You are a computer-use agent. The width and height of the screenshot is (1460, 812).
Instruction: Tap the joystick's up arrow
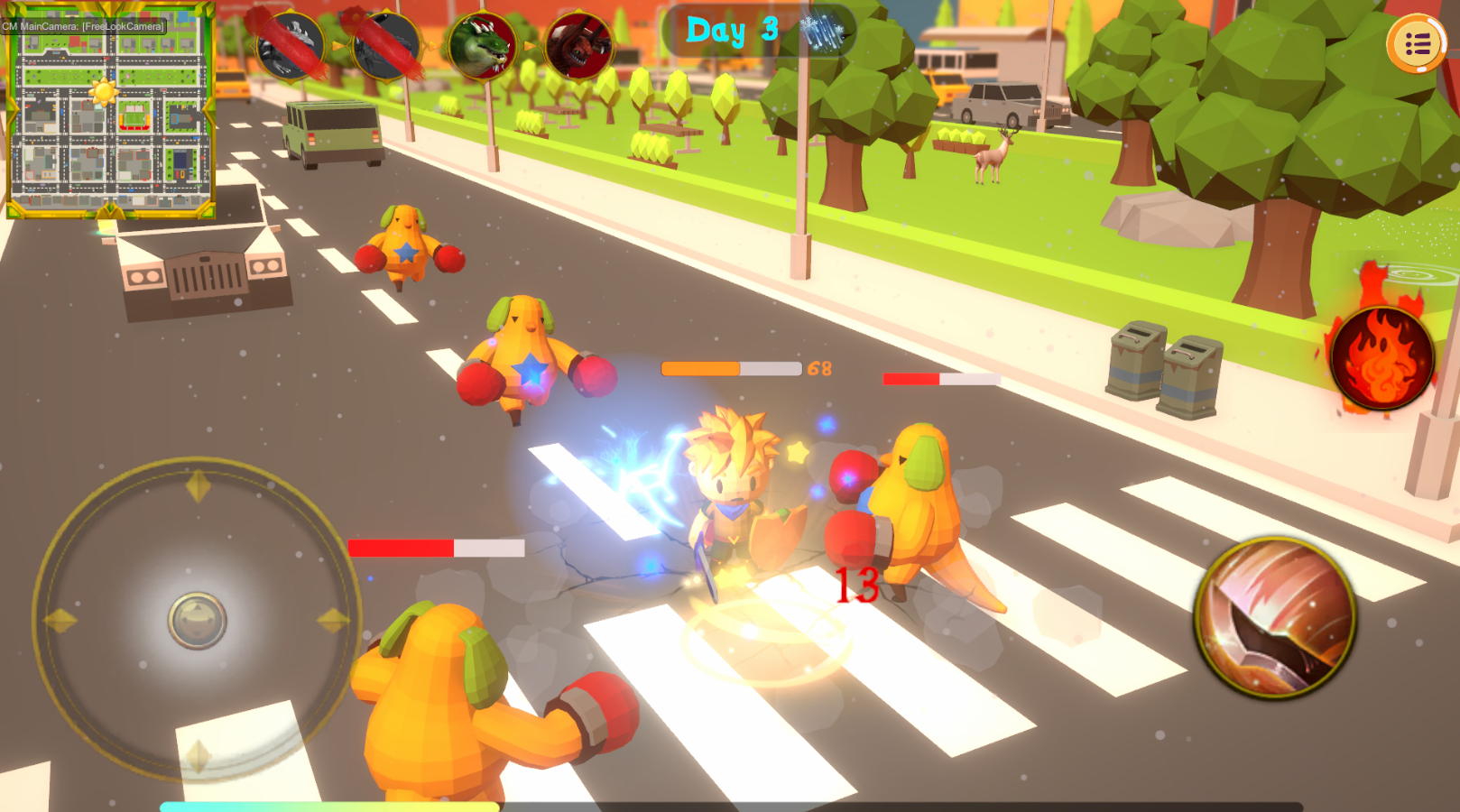point(198,487)
